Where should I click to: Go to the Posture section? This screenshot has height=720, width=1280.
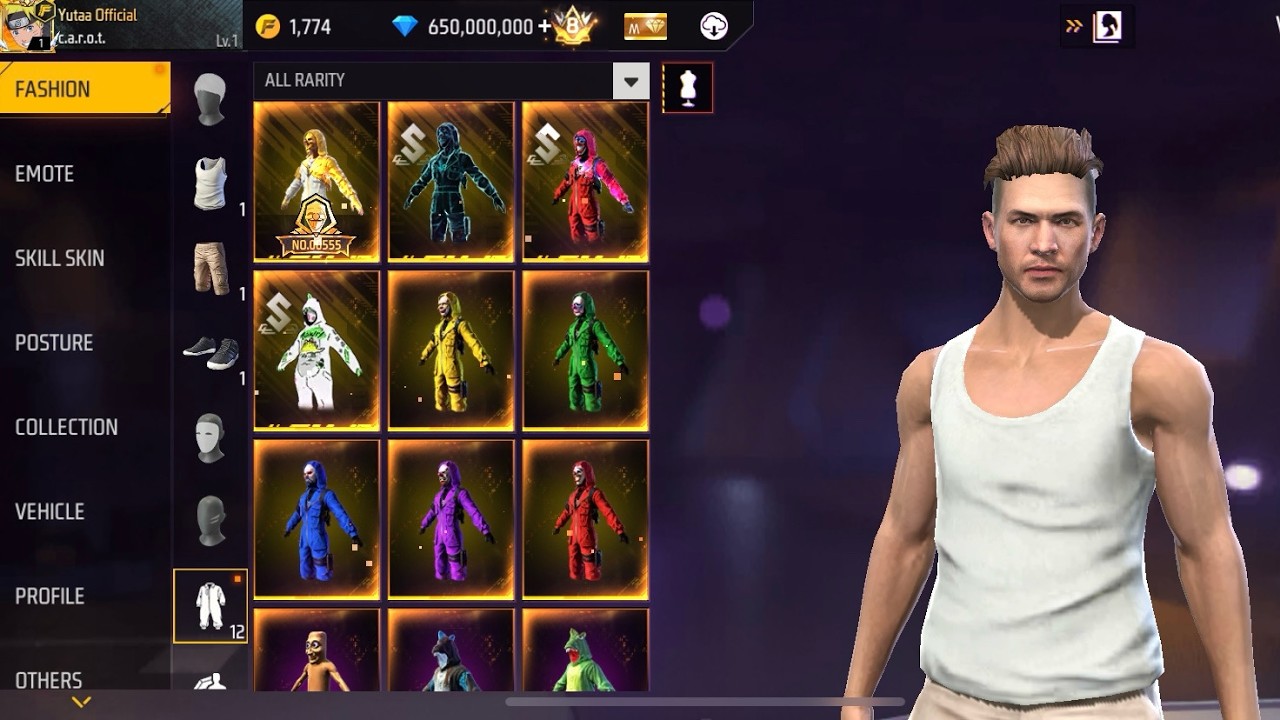pos(54,343)
